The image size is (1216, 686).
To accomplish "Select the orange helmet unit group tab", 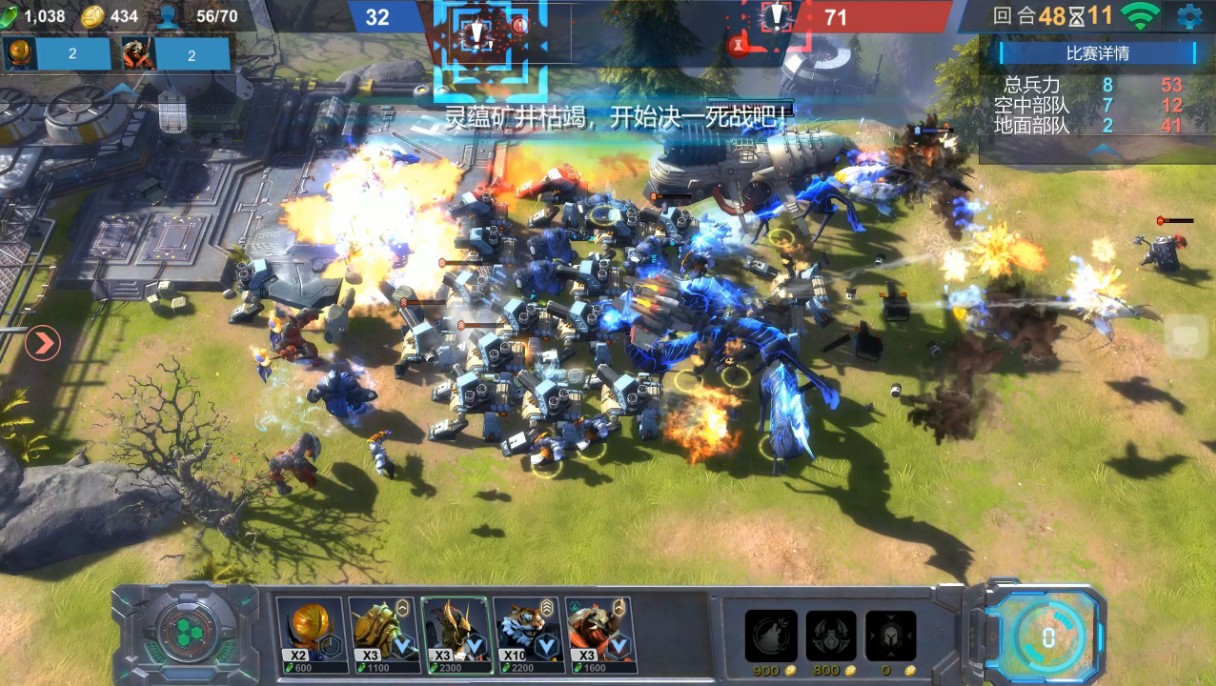I will [x=56, y=54].
